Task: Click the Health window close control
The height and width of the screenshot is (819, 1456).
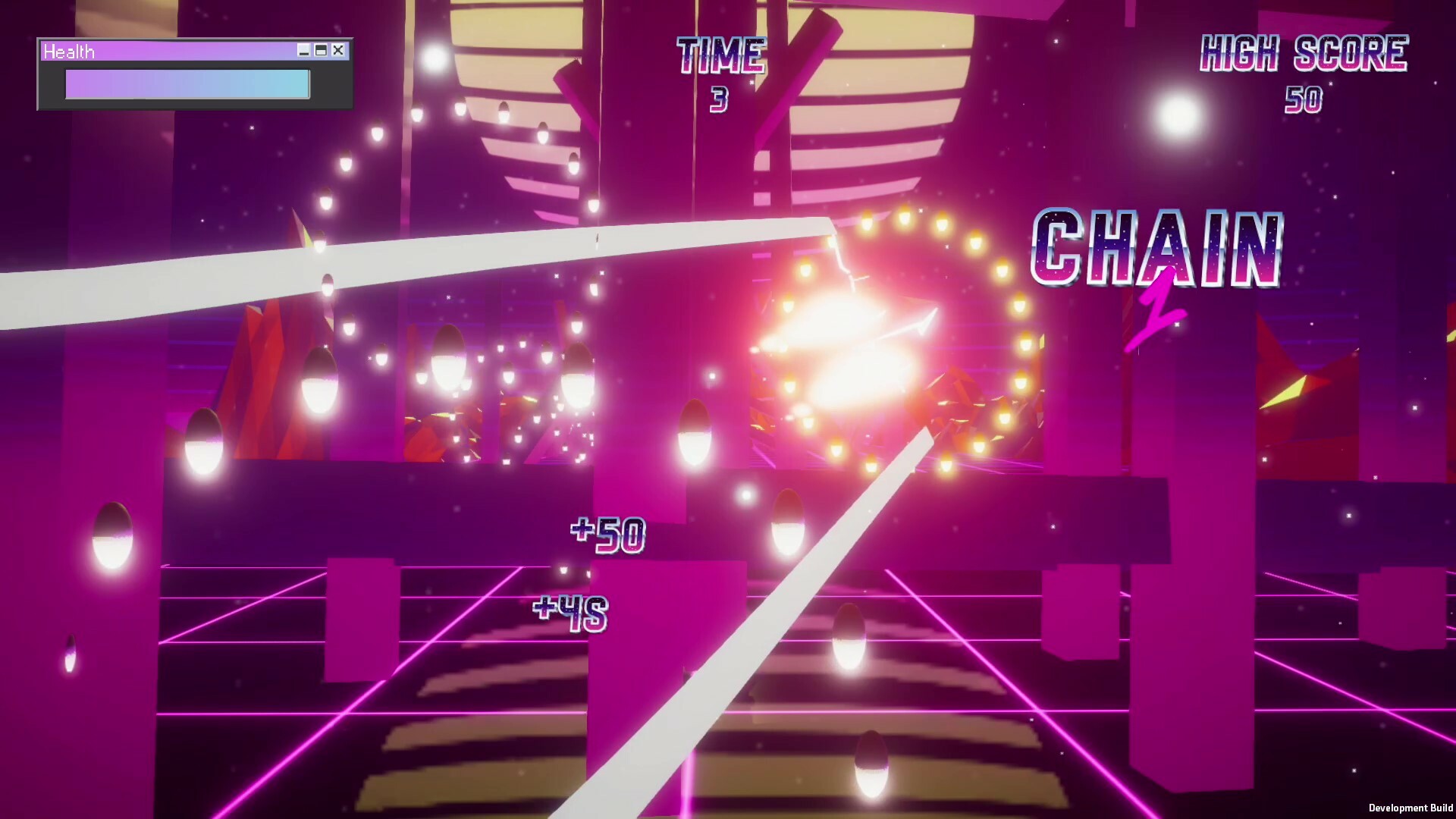Action: pyautogui.click(x=338, y=50)
